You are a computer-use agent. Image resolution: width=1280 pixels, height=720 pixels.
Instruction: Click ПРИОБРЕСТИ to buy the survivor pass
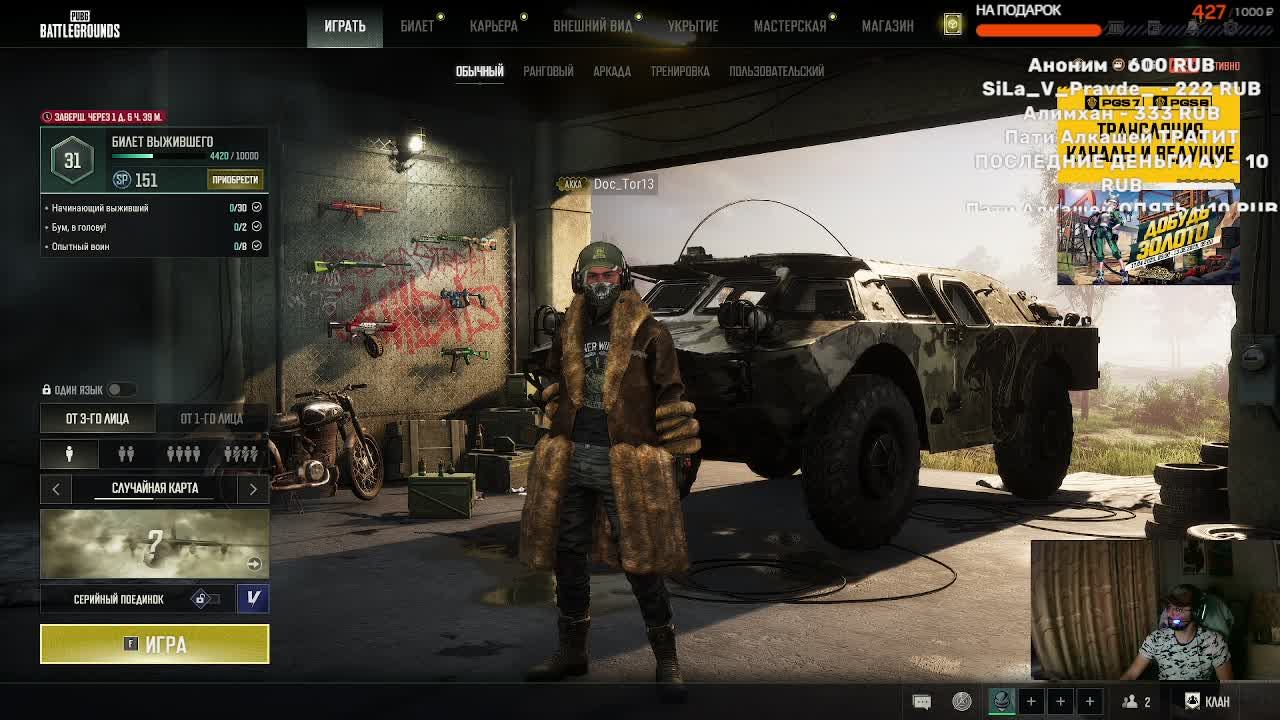coord(235,180)
